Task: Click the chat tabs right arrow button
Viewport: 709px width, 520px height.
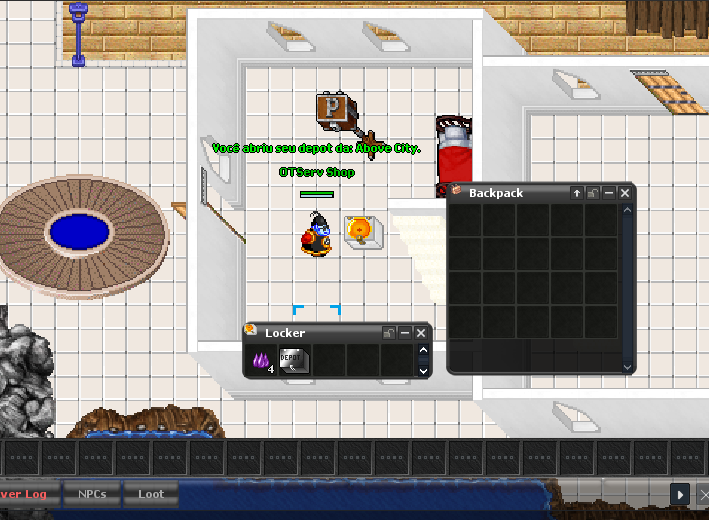Action: point(679,494)
